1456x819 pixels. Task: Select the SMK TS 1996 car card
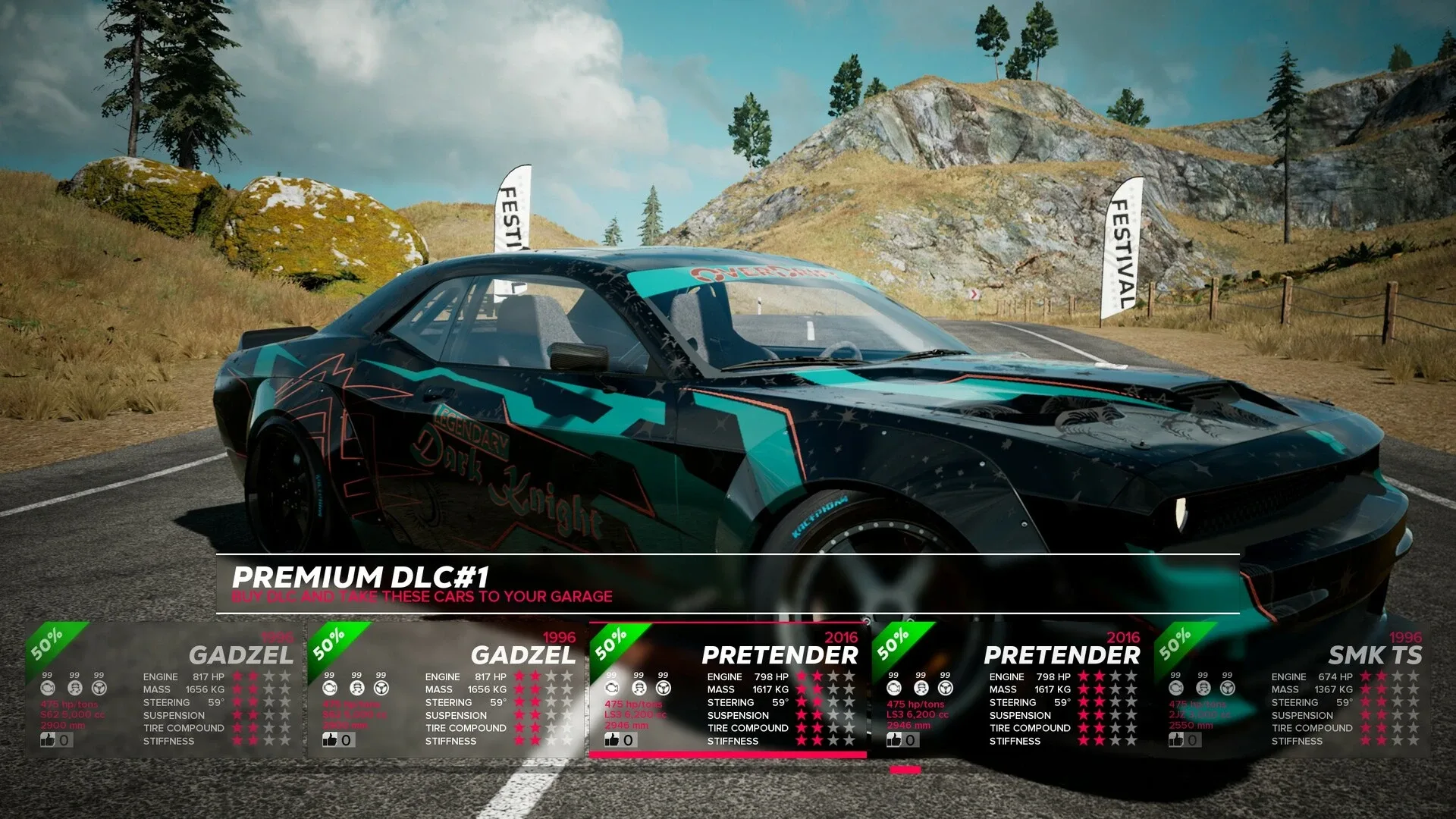[x=1292, y=690]
